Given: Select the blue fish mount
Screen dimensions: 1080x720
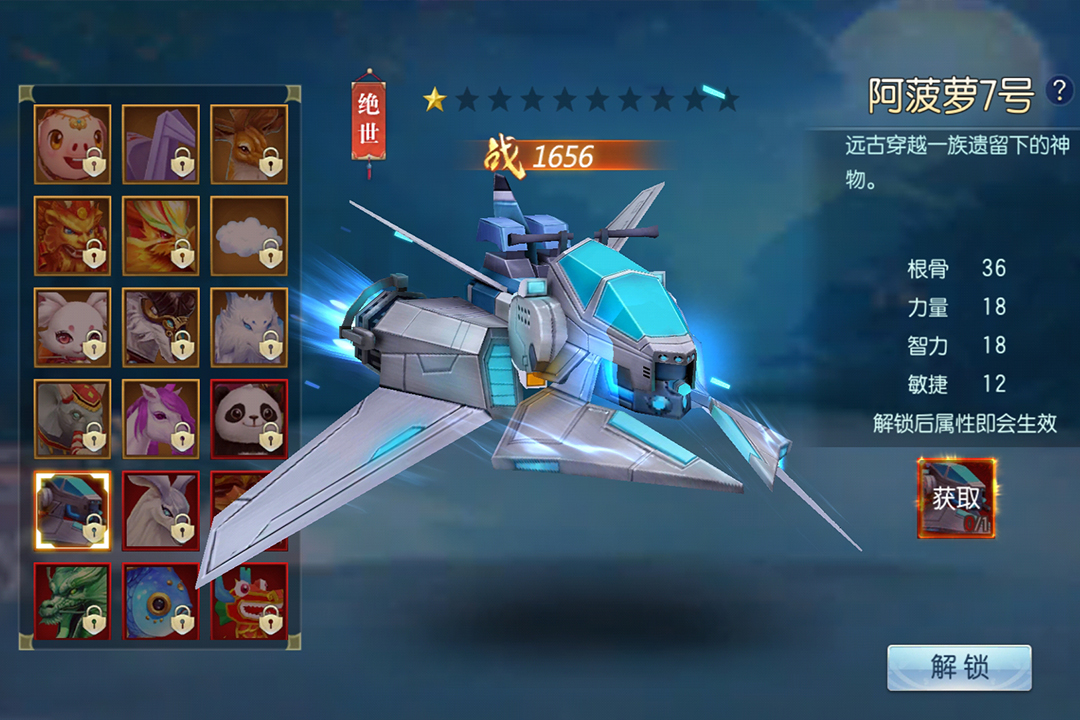Looking at the screenshot, I should click(160, 601).
